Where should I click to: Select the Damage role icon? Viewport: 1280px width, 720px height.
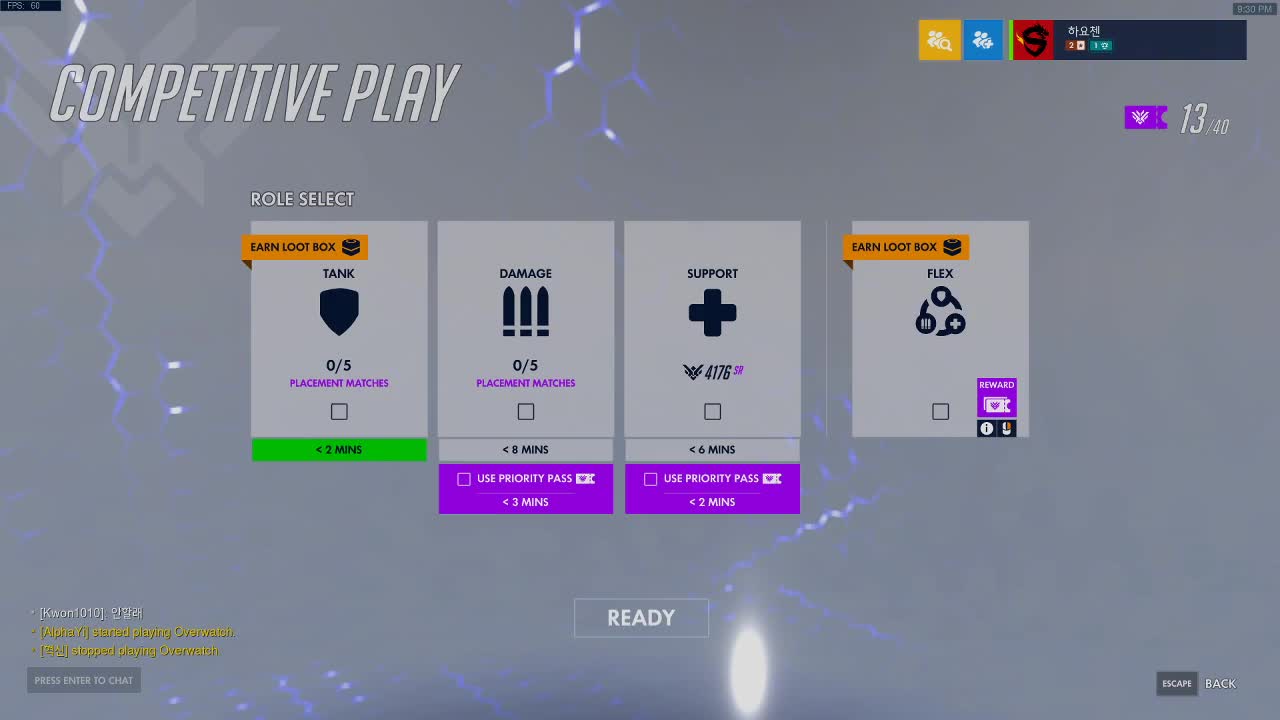(x=525, y=311)
